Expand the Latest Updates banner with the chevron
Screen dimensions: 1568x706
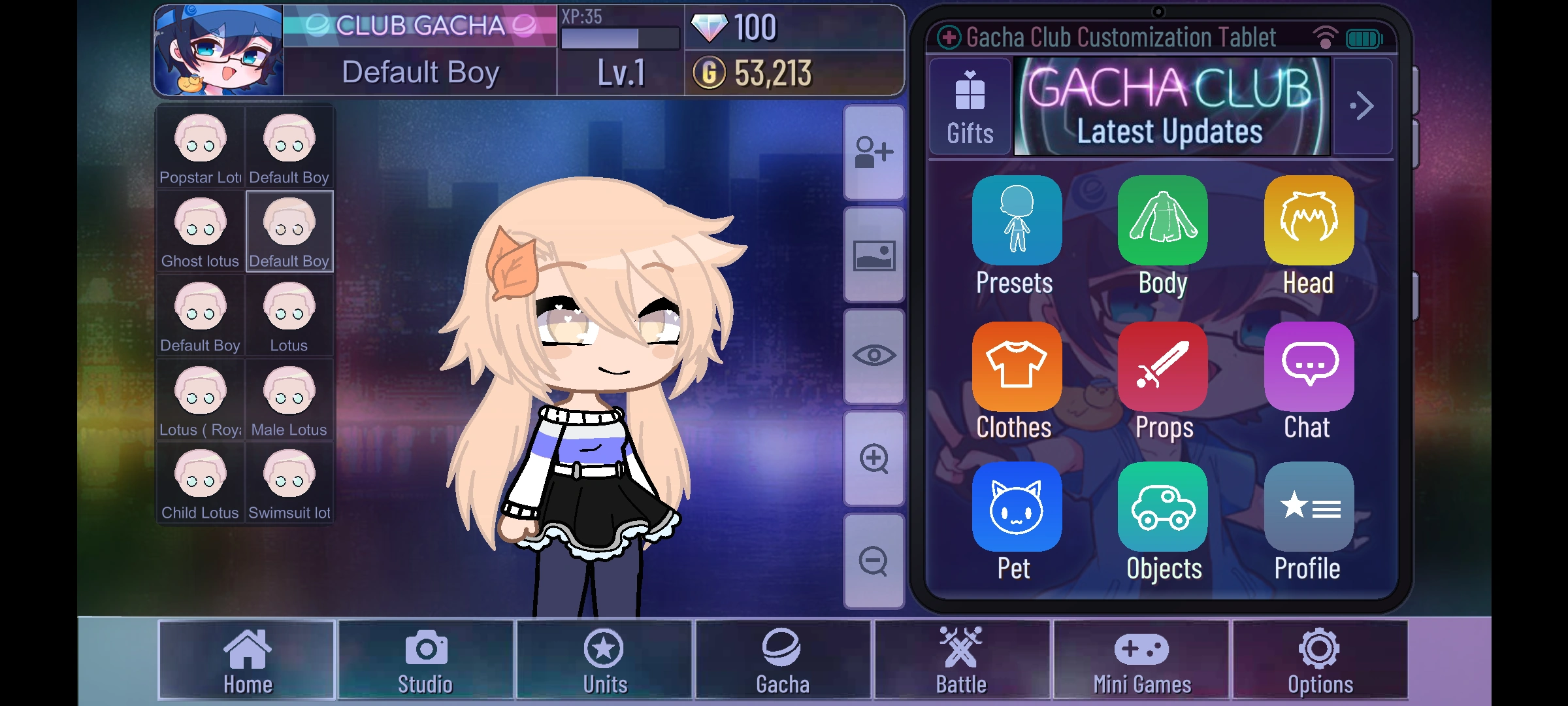click(x=1362, y=107)
